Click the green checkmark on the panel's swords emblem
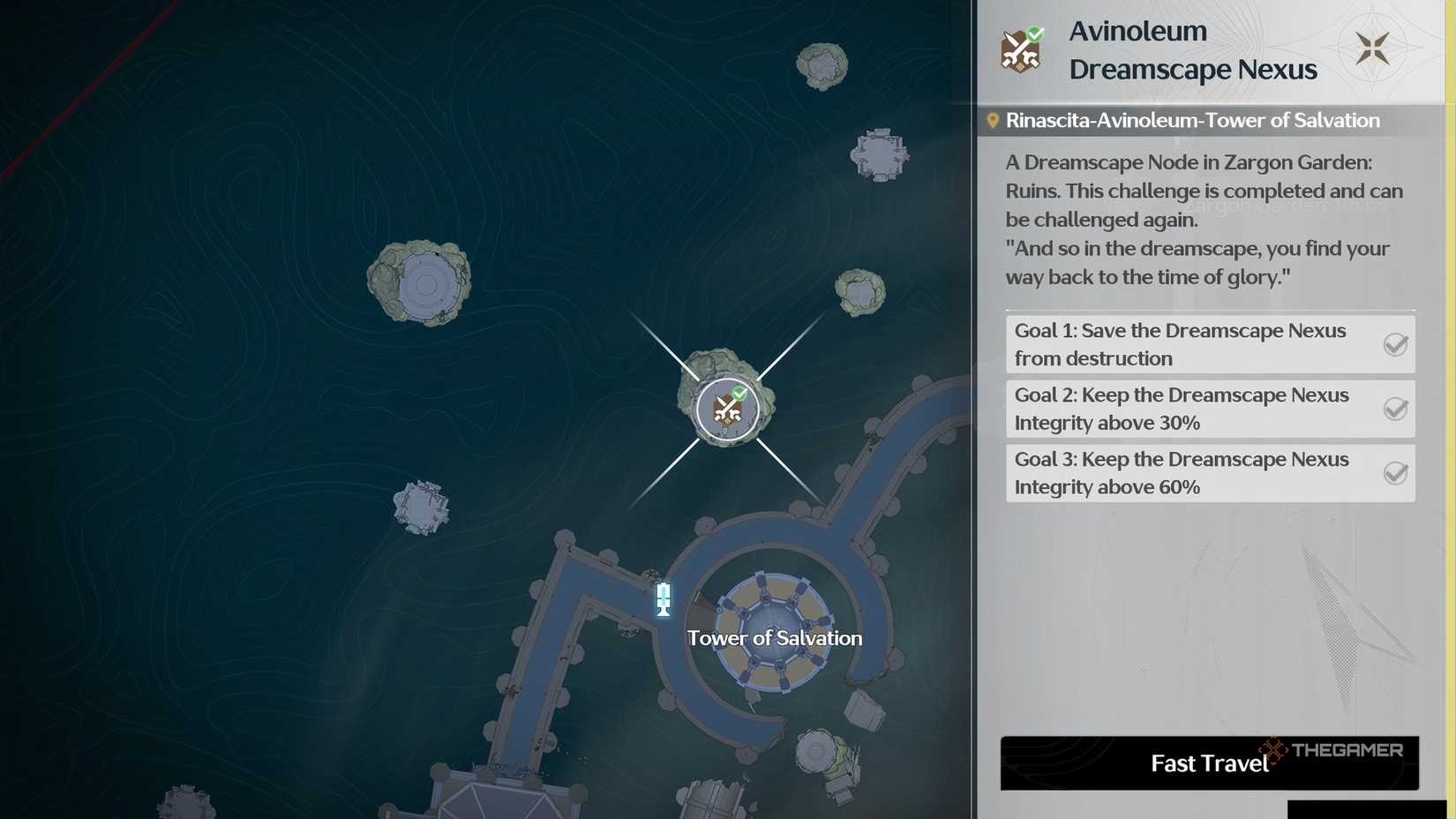The width and height of the screenshot is (1456, 819). point(1034,34)
